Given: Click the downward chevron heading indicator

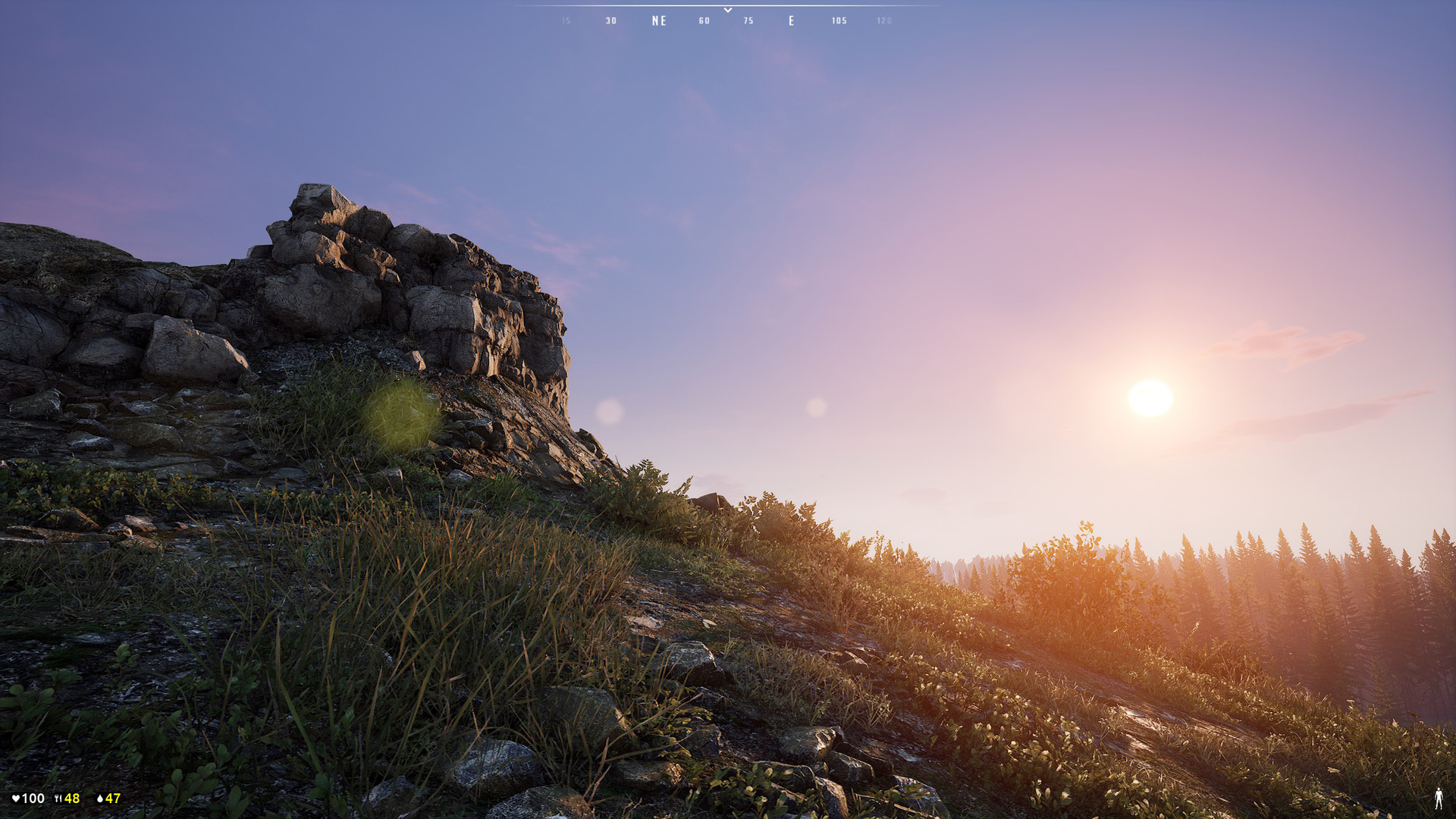Looking at the screenshot, I should pos(727,9).
